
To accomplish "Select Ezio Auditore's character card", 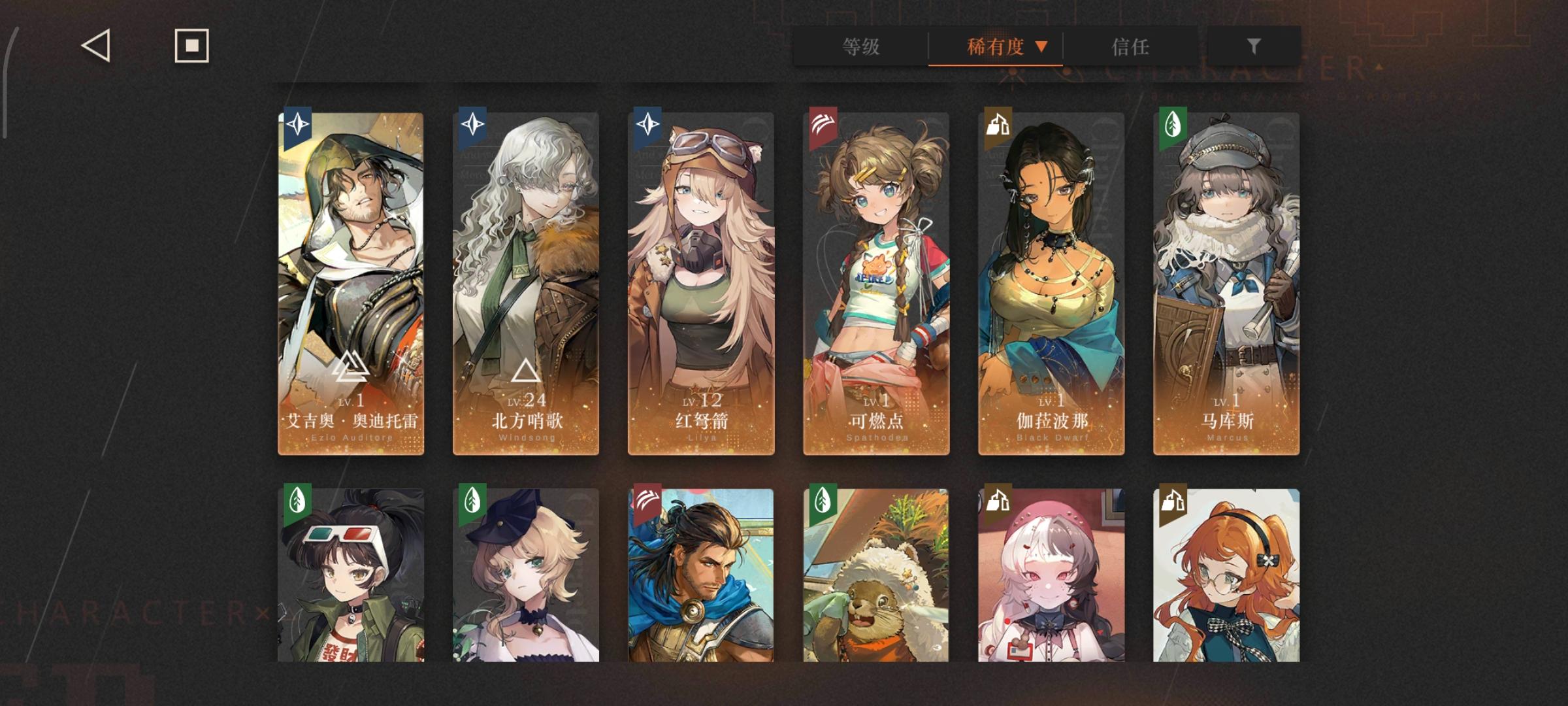I will (351, 281).
